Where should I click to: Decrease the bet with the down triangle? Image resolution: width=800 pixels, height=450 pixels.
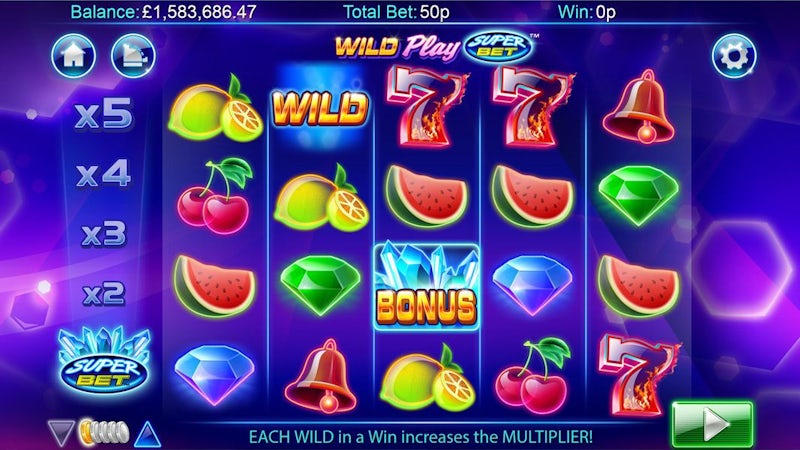(61, 432)
